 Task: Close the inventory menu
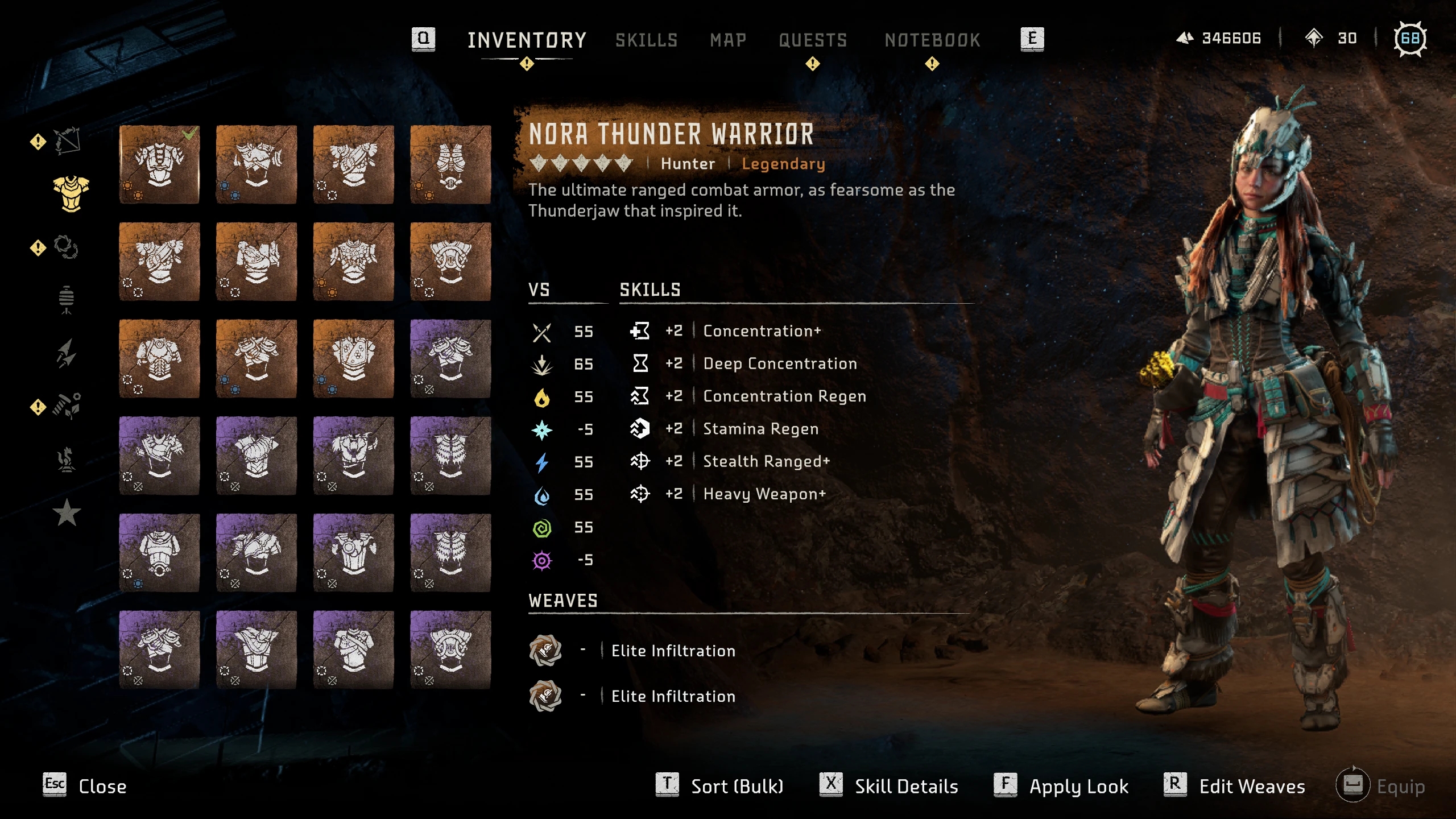point(85,786)
